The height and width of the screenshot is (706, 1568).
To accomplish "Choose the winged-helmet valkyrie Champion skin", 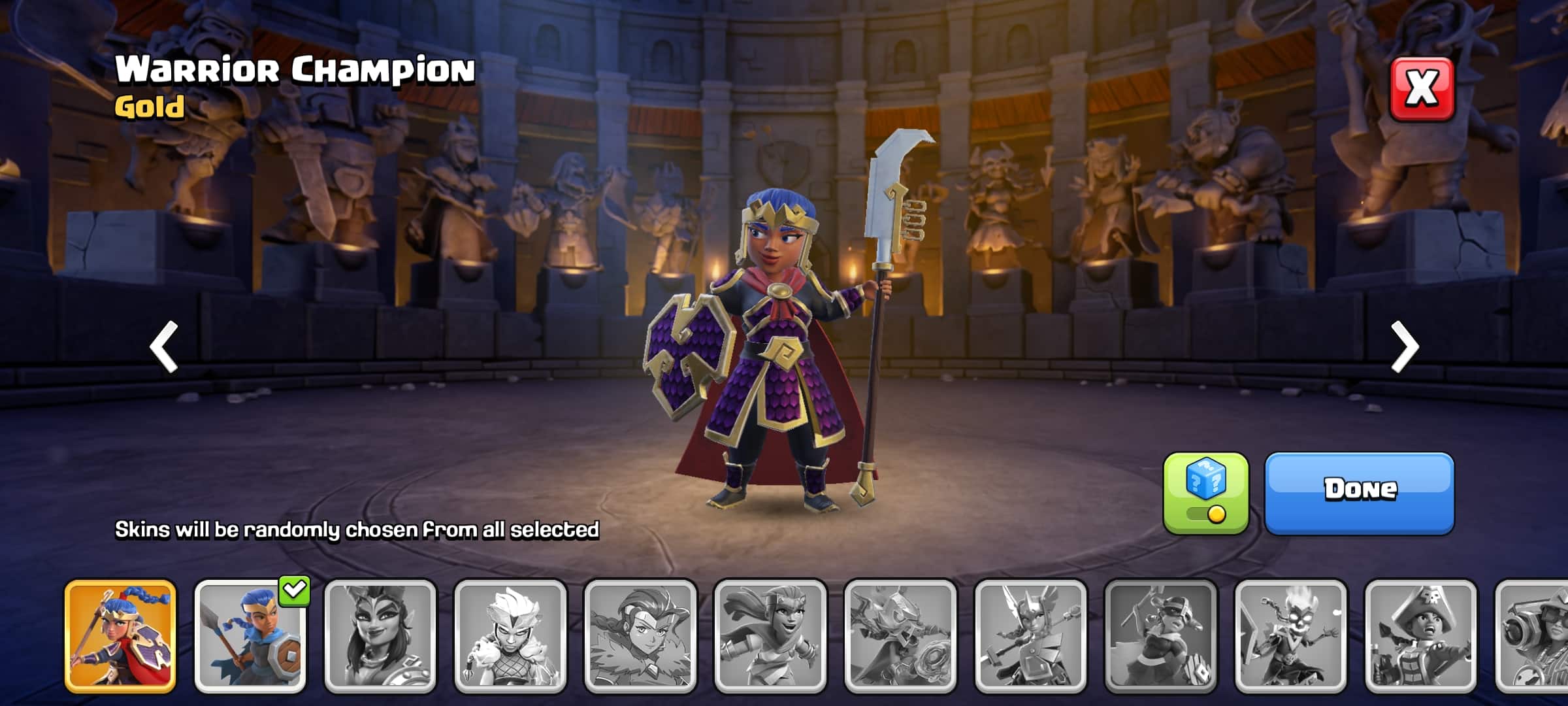I will point(1030,636).
